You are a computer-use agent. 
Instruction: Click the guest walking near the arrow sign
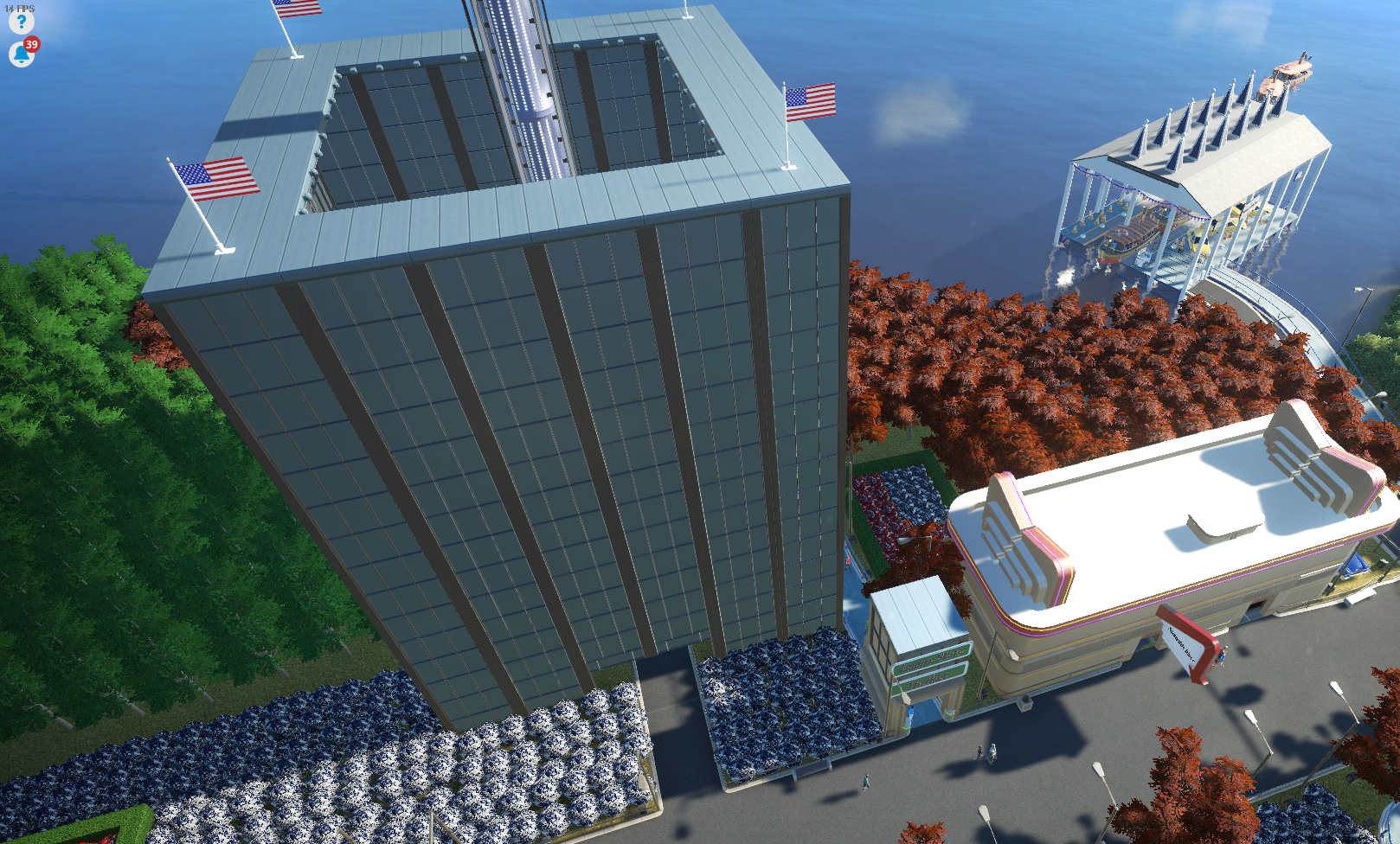[x=1223, y=655]
